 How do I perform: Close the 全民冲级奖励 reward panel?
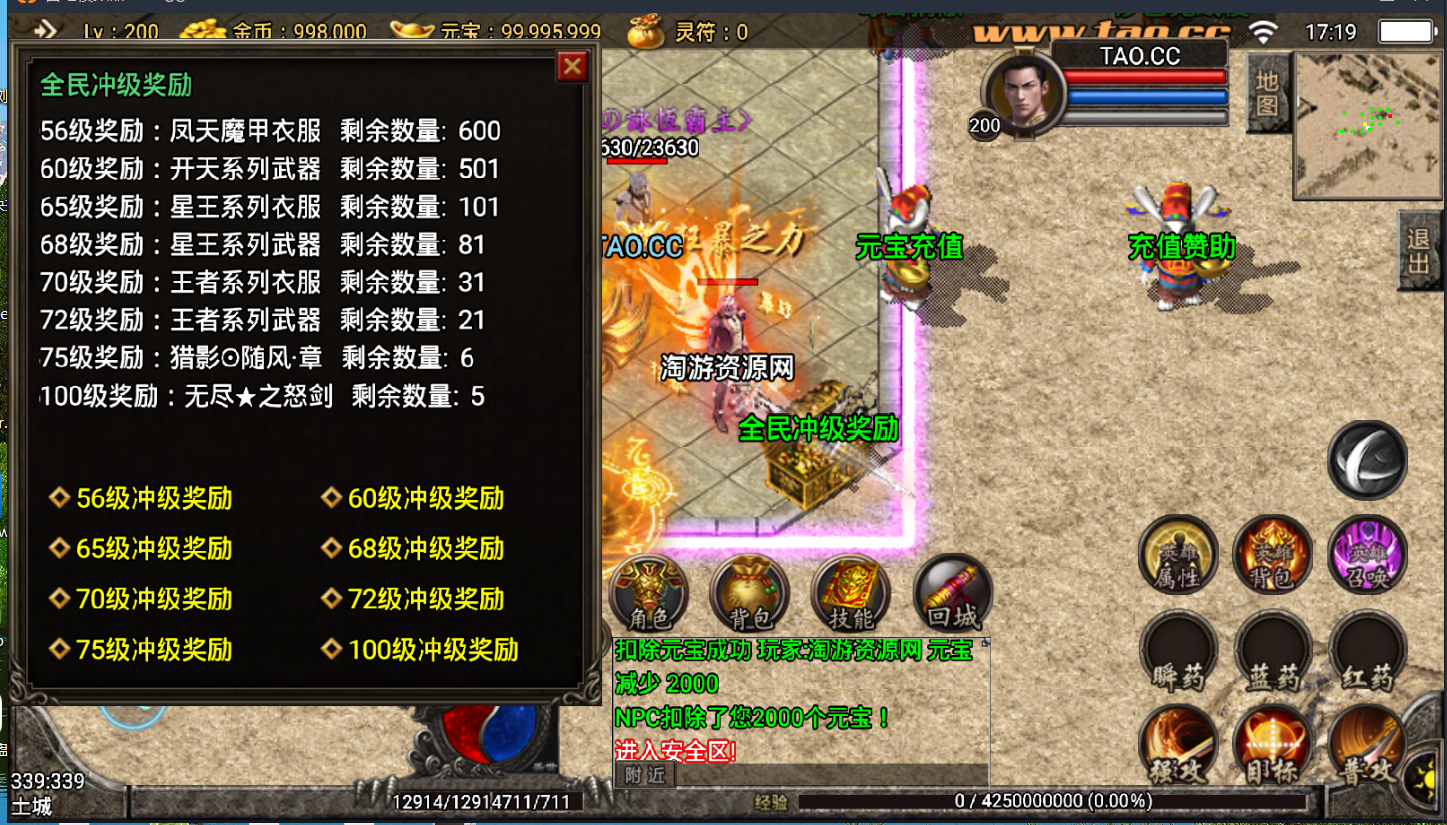(572, 67)
